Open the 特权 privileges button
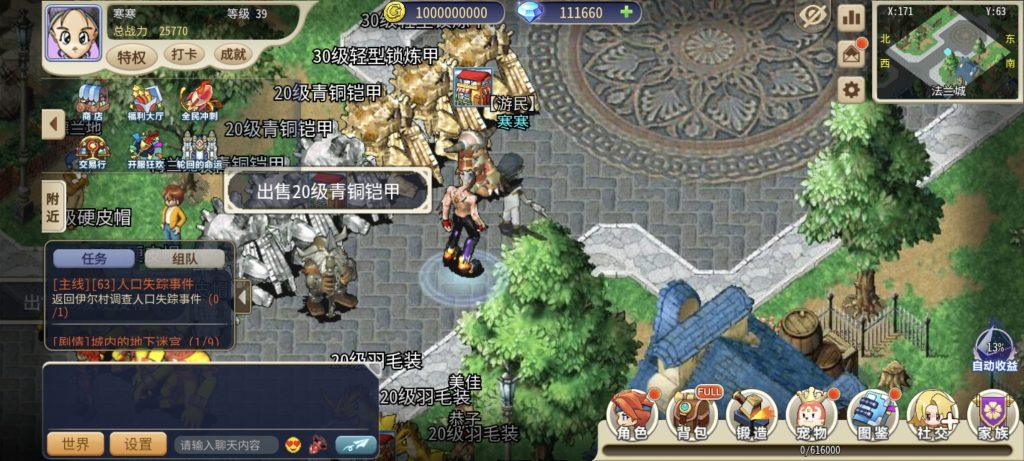Image resolution: width=1024 pixels, height=461 pixels. [132, 56]
